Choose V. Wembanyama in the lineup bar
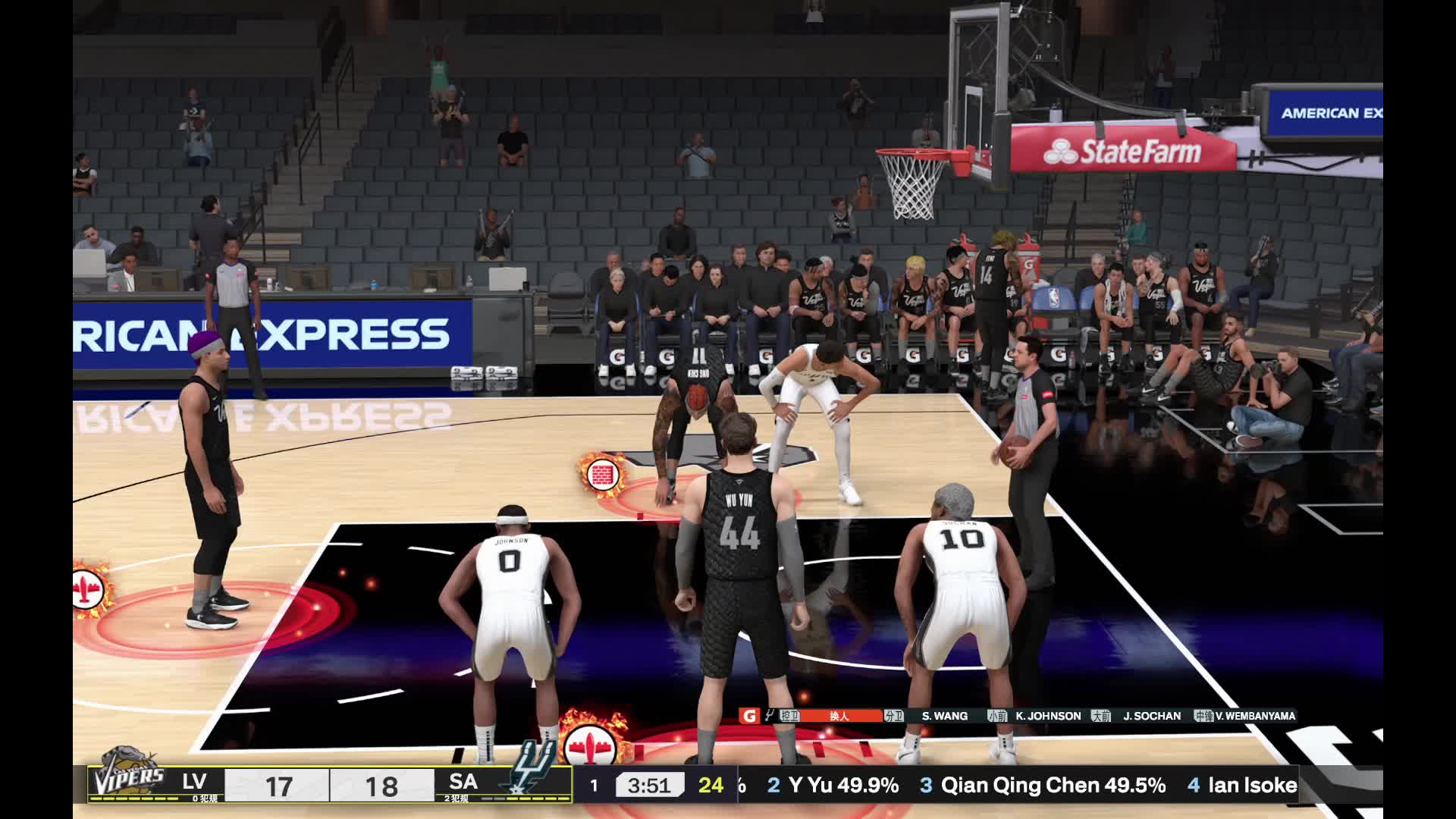The width and height of the screenshot is (1456, 819). [x=1255, y=716]
